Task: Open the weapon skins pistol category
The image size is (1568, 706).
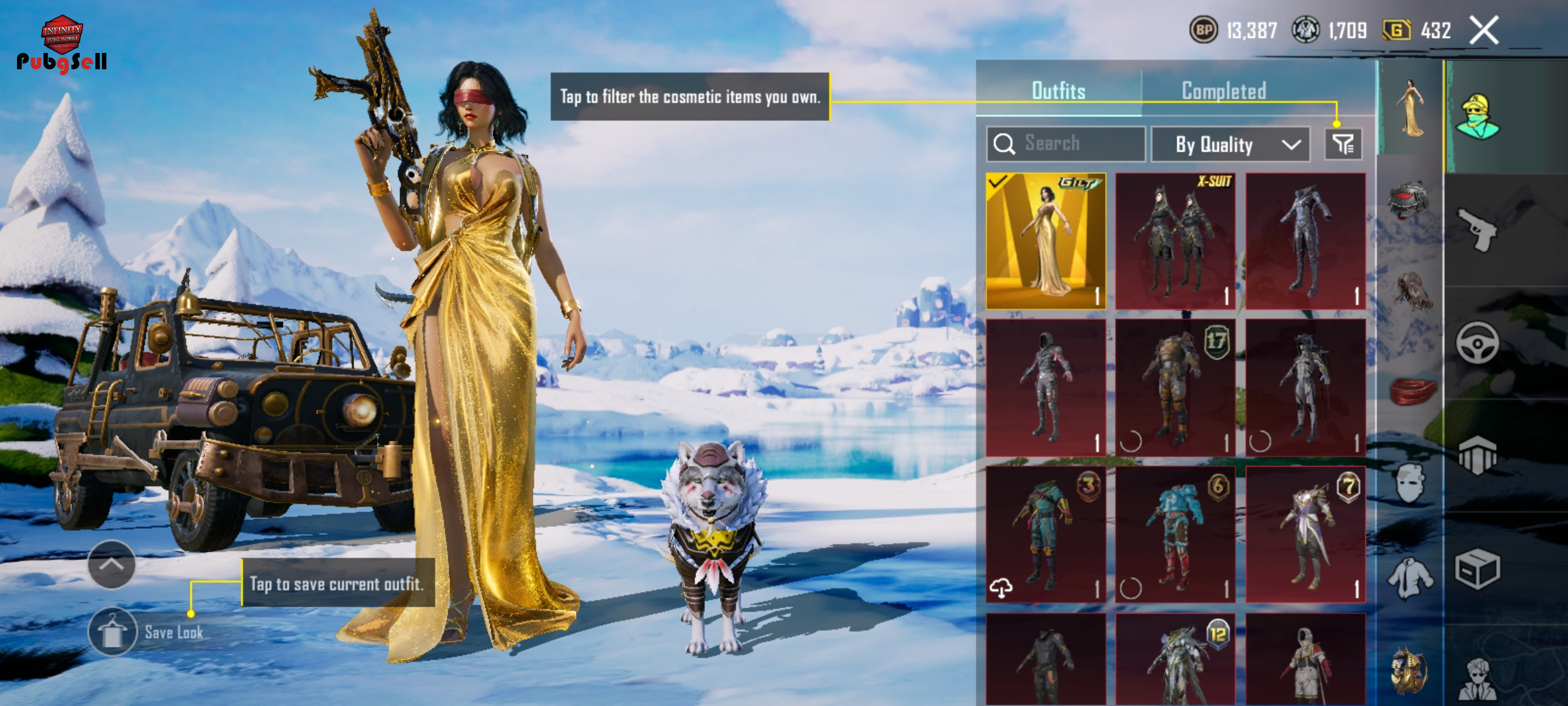Action: pyautogui.click(x=1477, y=229)
